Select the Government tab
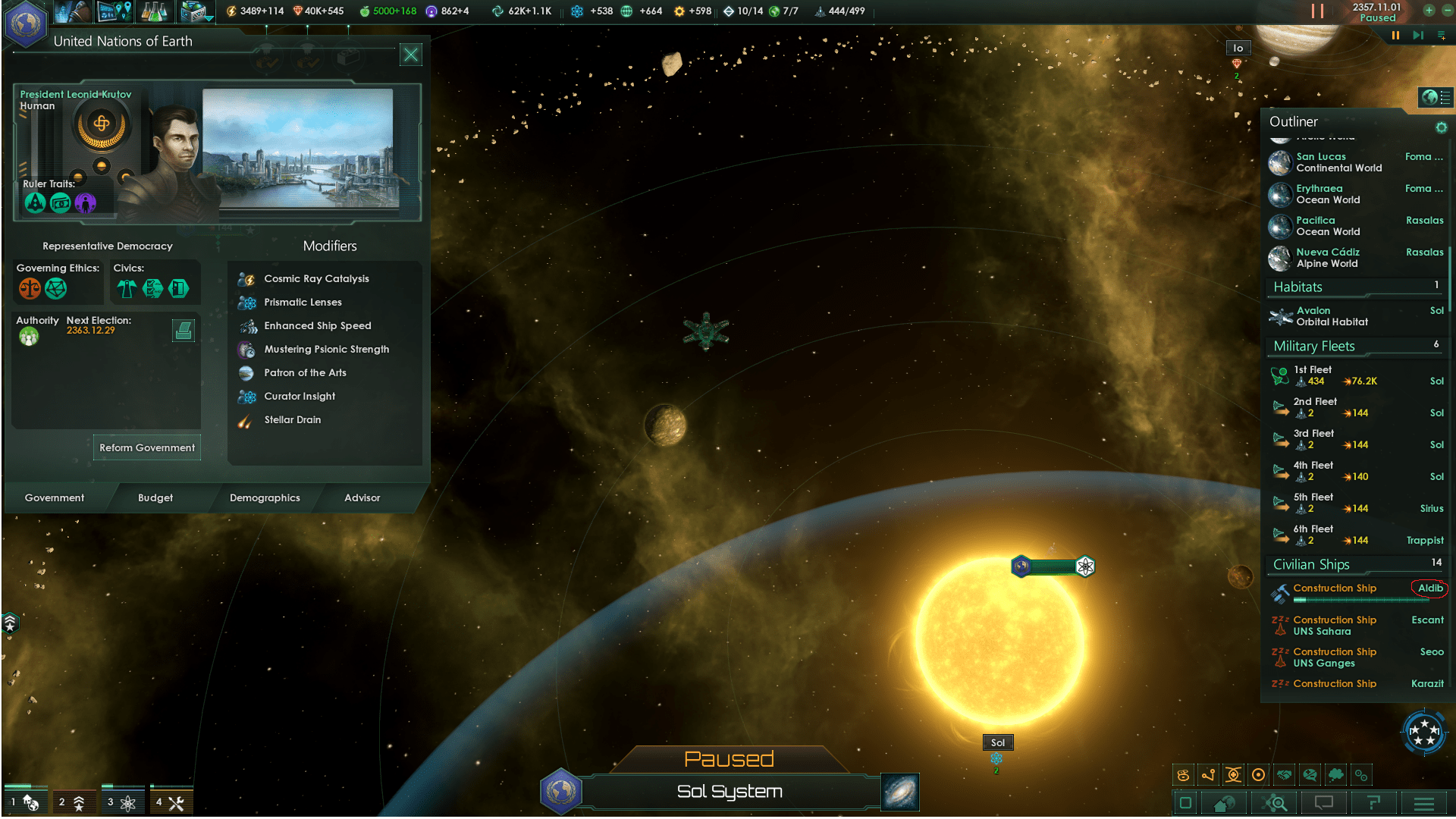1456x819 pixels. pos(55,498)
